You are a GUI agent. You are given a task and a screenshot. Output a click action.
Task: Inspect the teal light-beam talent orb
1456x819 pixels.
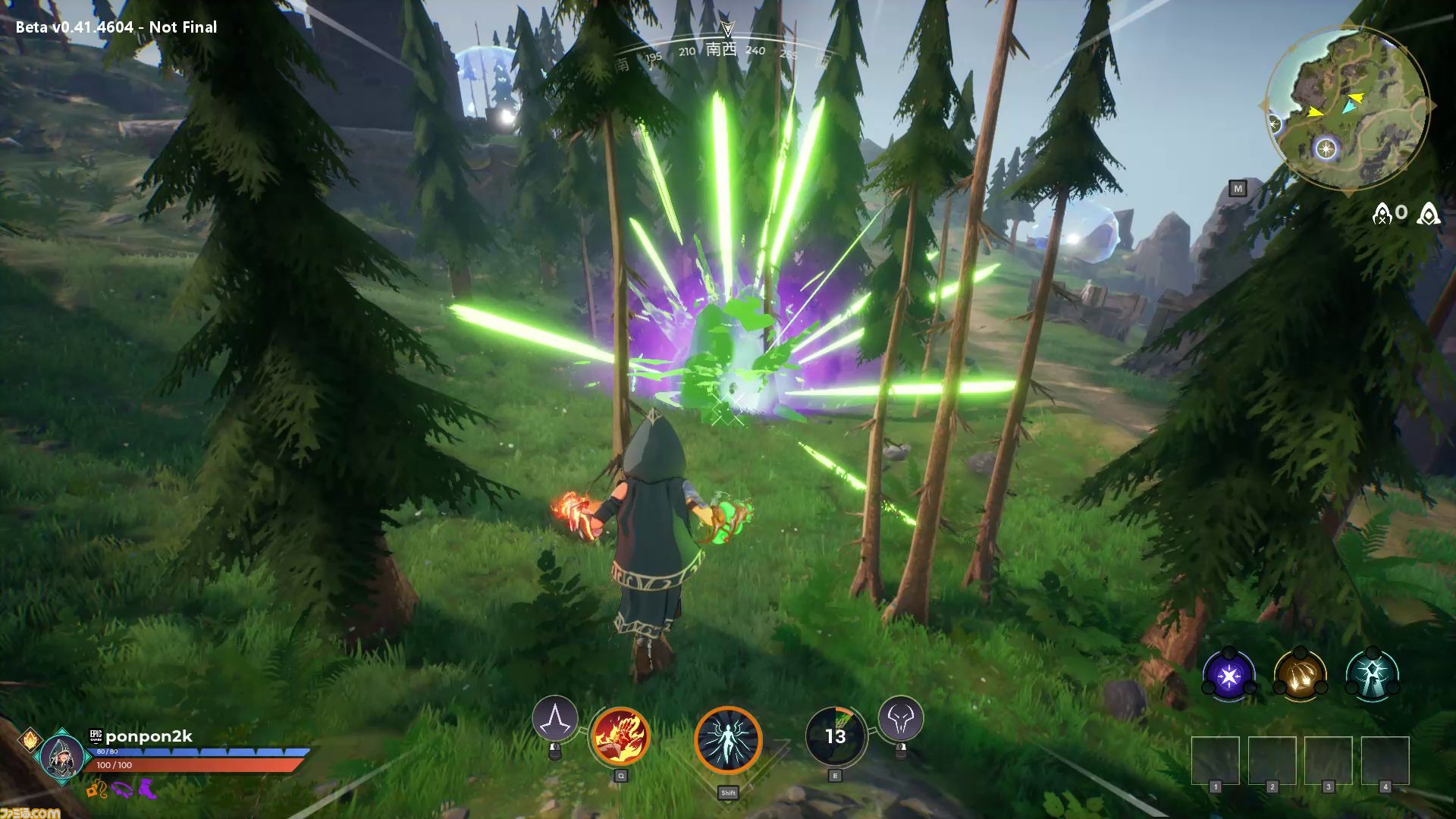(1372, 674)
